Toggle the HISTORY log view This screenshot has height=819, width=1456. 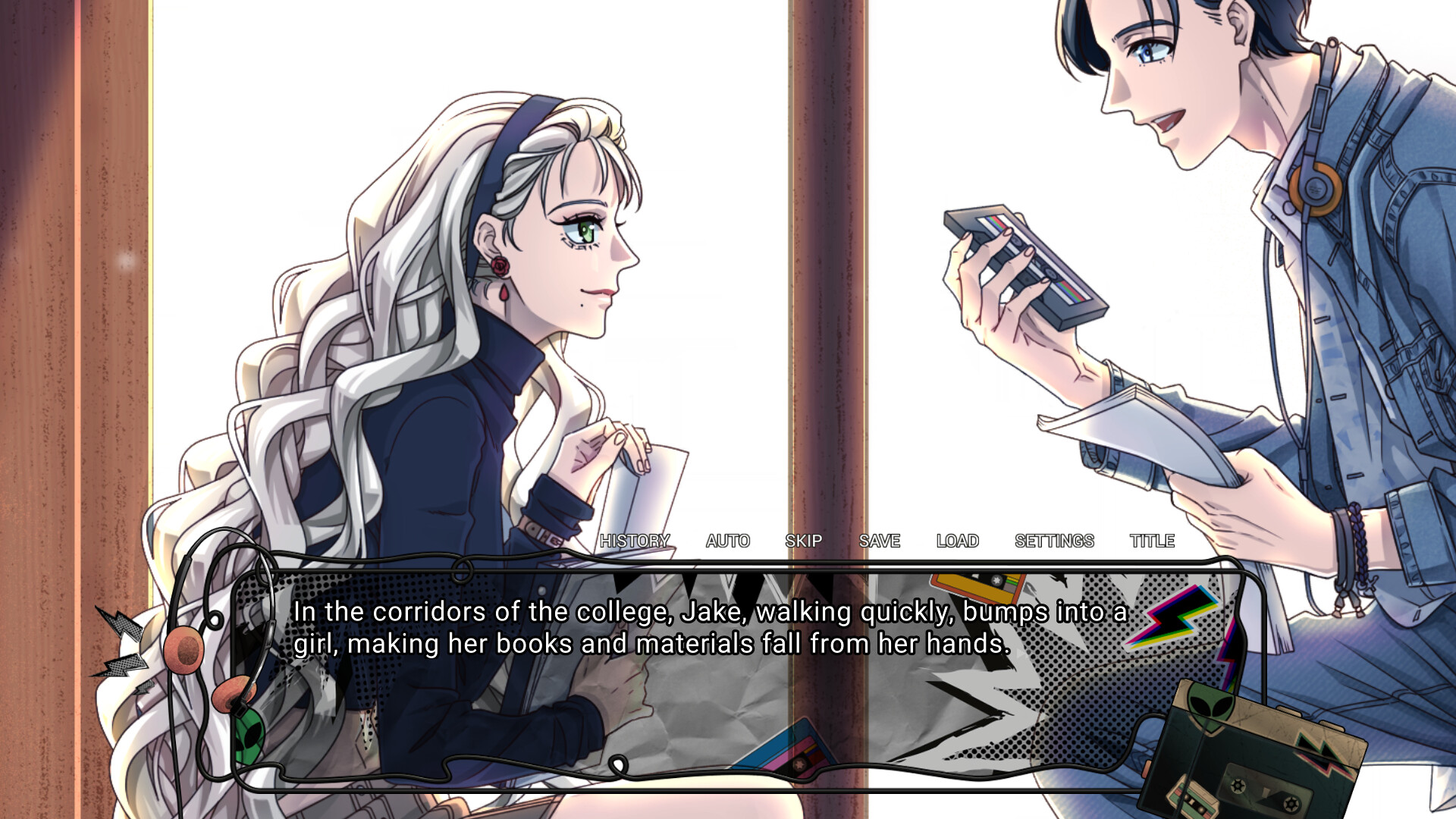click(635, 541)
